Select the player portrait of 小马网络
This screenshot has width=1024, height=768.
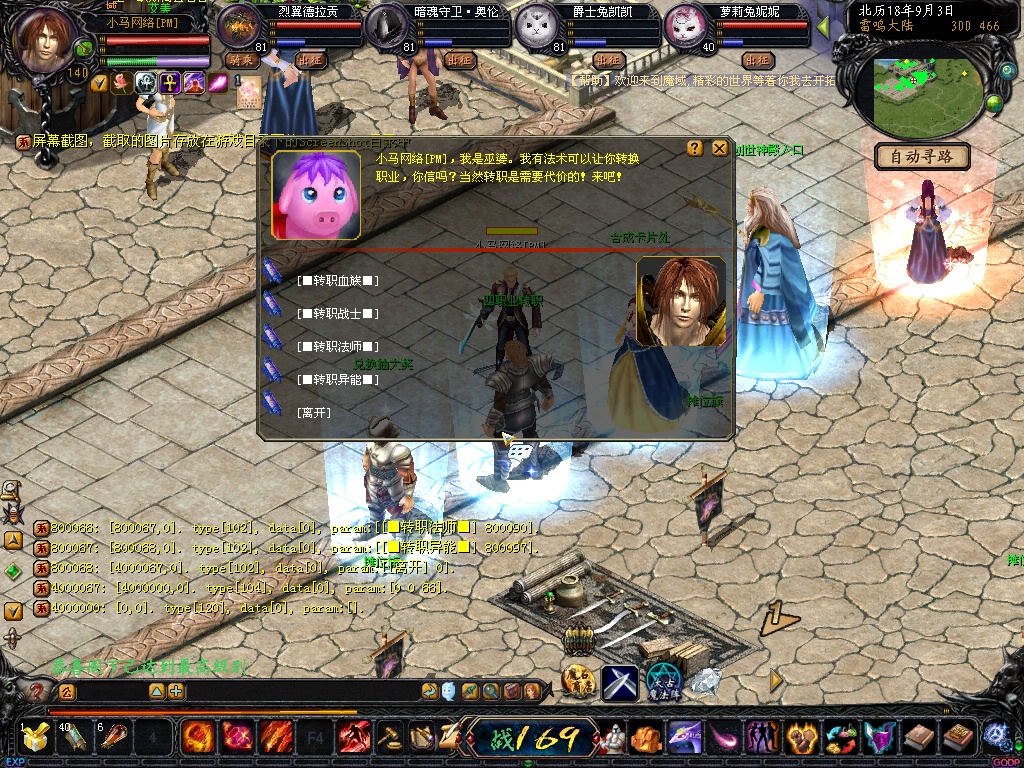(46, 38)
